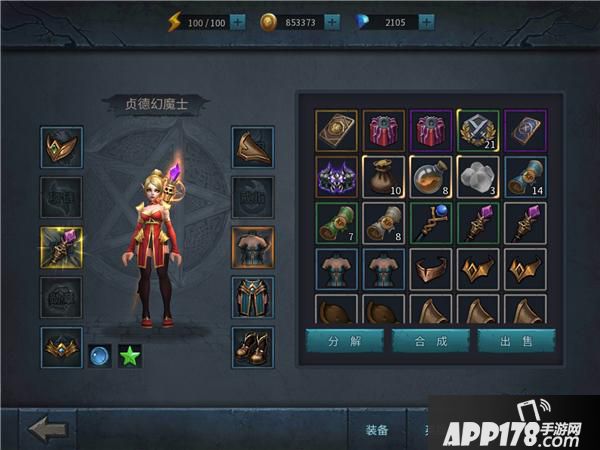Screen dimensions: 600x450
Task: Select the green scroll stack of 7
Action: (337, 222)
